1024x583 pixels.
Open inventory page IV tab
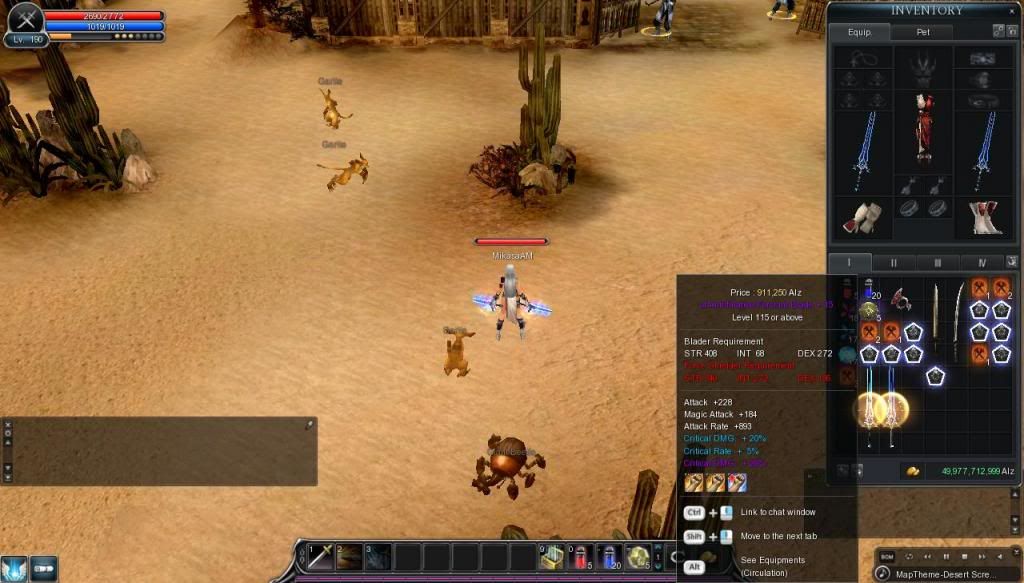click(981, 262)
